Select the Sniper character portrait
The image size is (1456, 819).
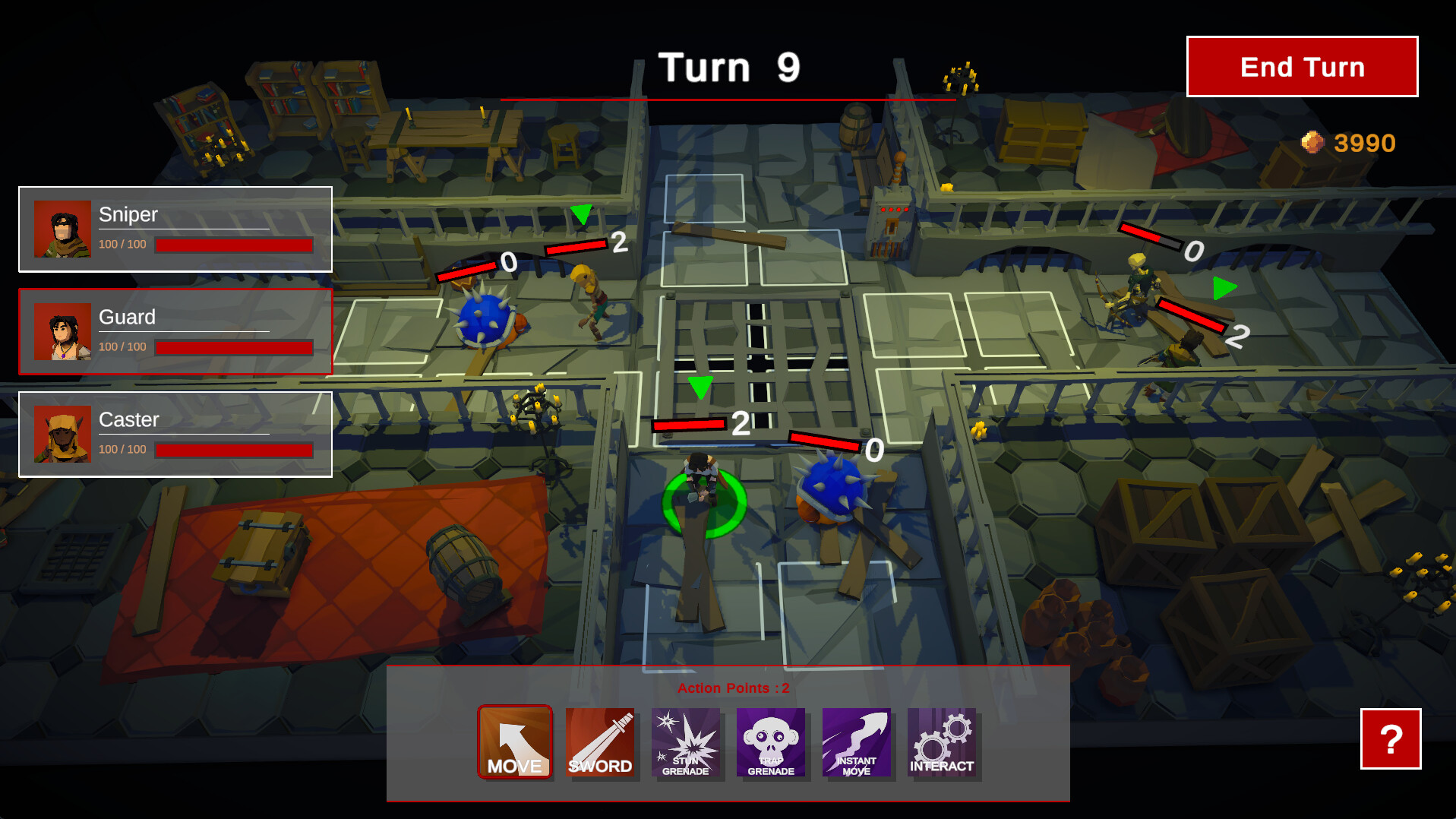click(62, 229)
